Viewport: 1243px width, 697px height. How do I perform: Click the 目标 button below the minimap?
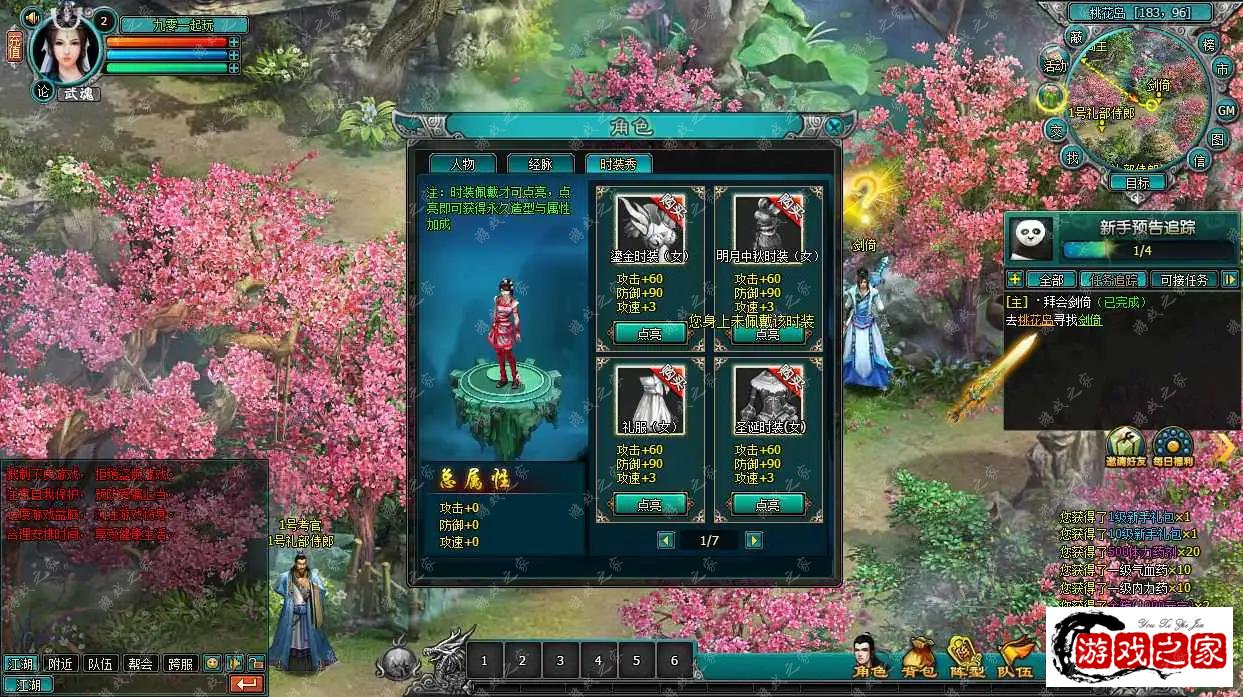pos(1137,183)
